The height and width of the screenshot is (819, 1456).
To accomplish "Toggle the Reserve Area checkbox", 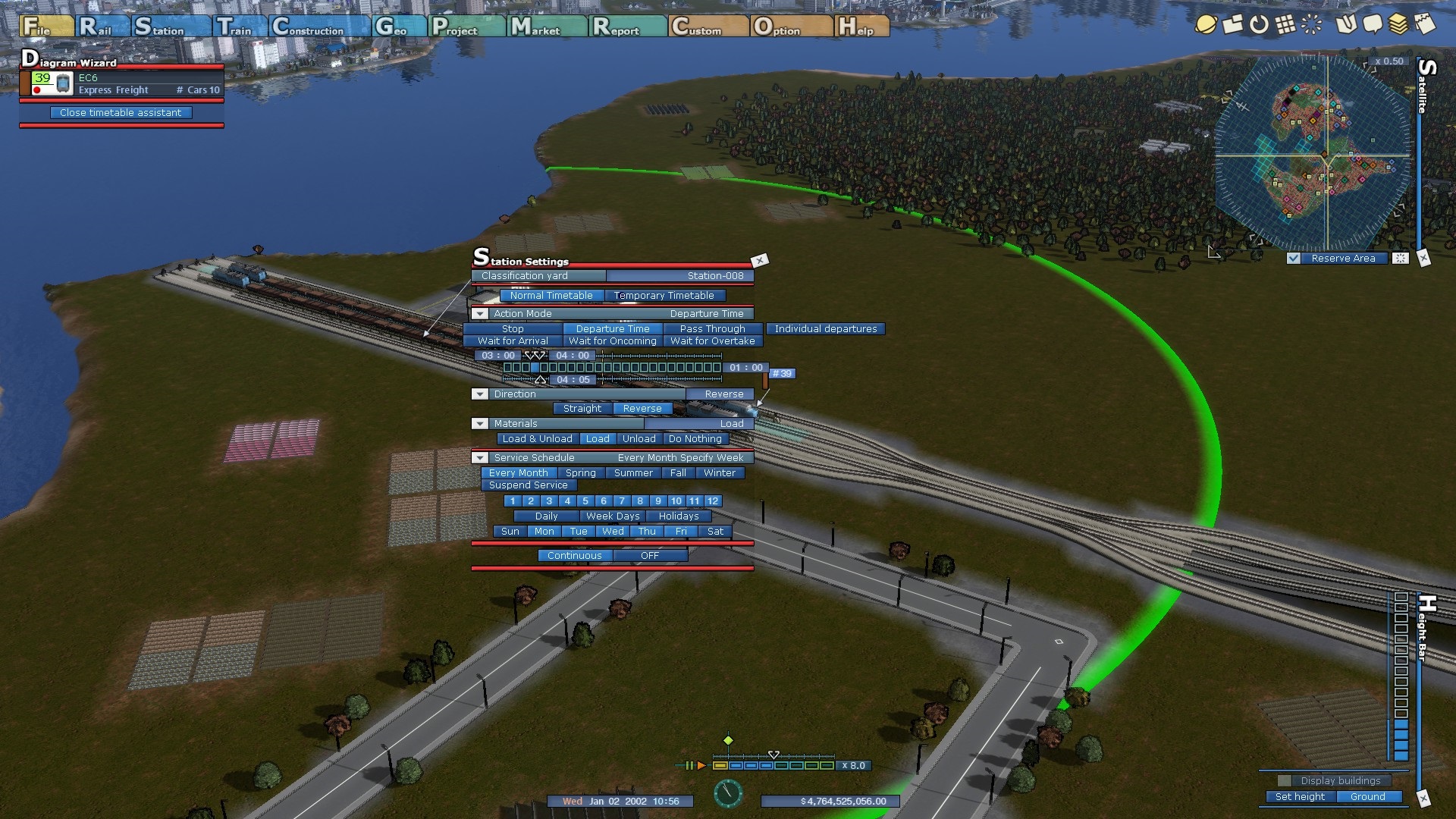I will (x=1294, y=259).
